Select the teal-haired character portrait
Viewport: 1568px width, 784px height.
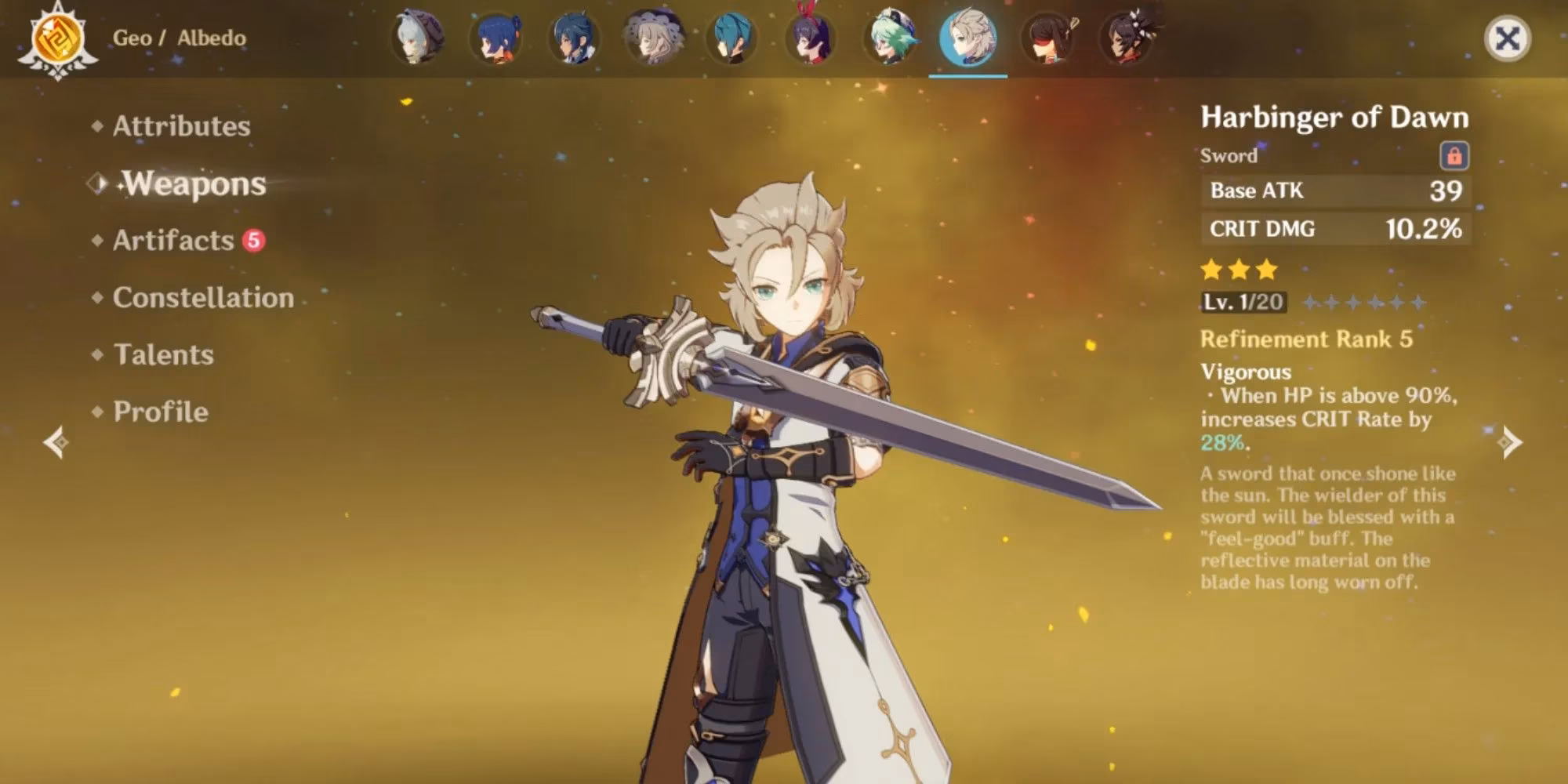[732, 38]
